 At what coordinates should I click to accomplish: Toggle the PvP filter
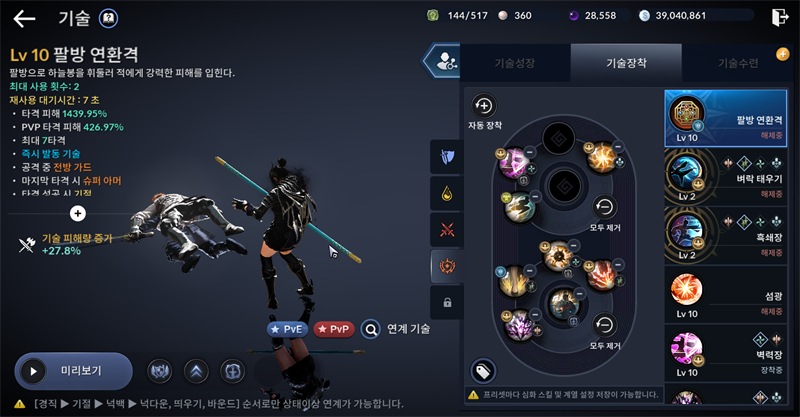coord(334,328)
